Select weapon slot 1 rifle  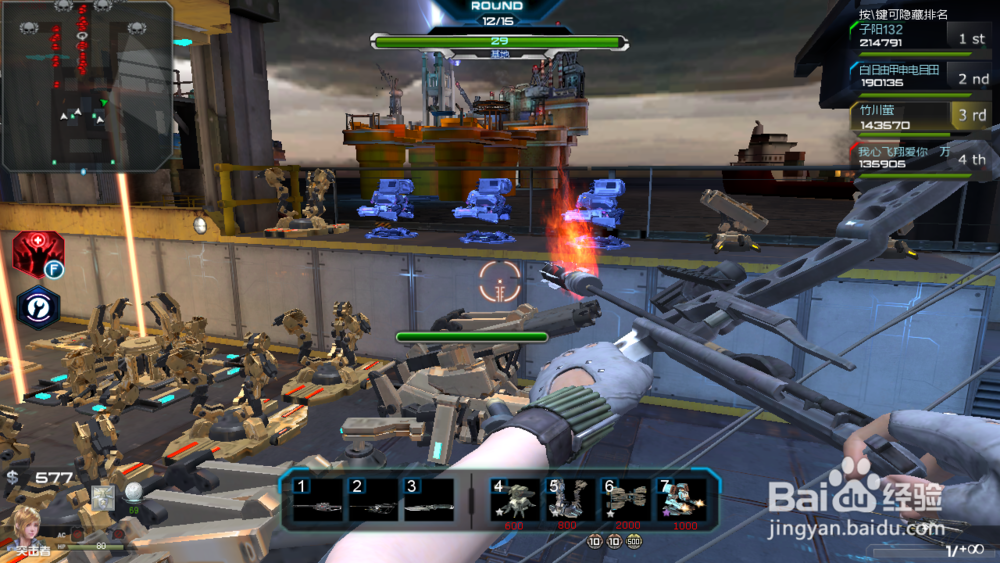(x=316, y=500)
